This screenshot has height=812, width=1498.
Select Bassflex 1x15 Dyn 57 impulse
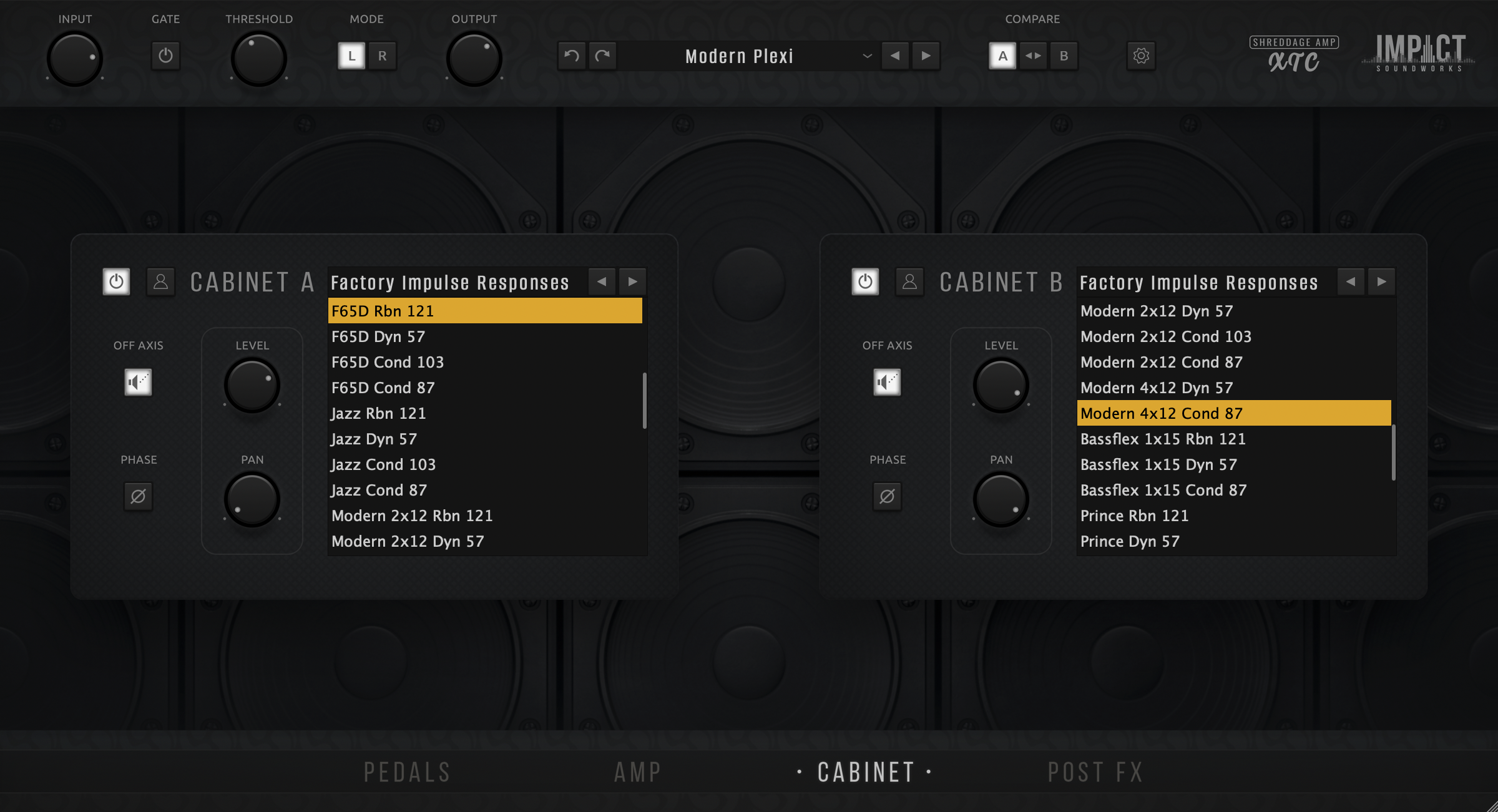click(1158, 465)
